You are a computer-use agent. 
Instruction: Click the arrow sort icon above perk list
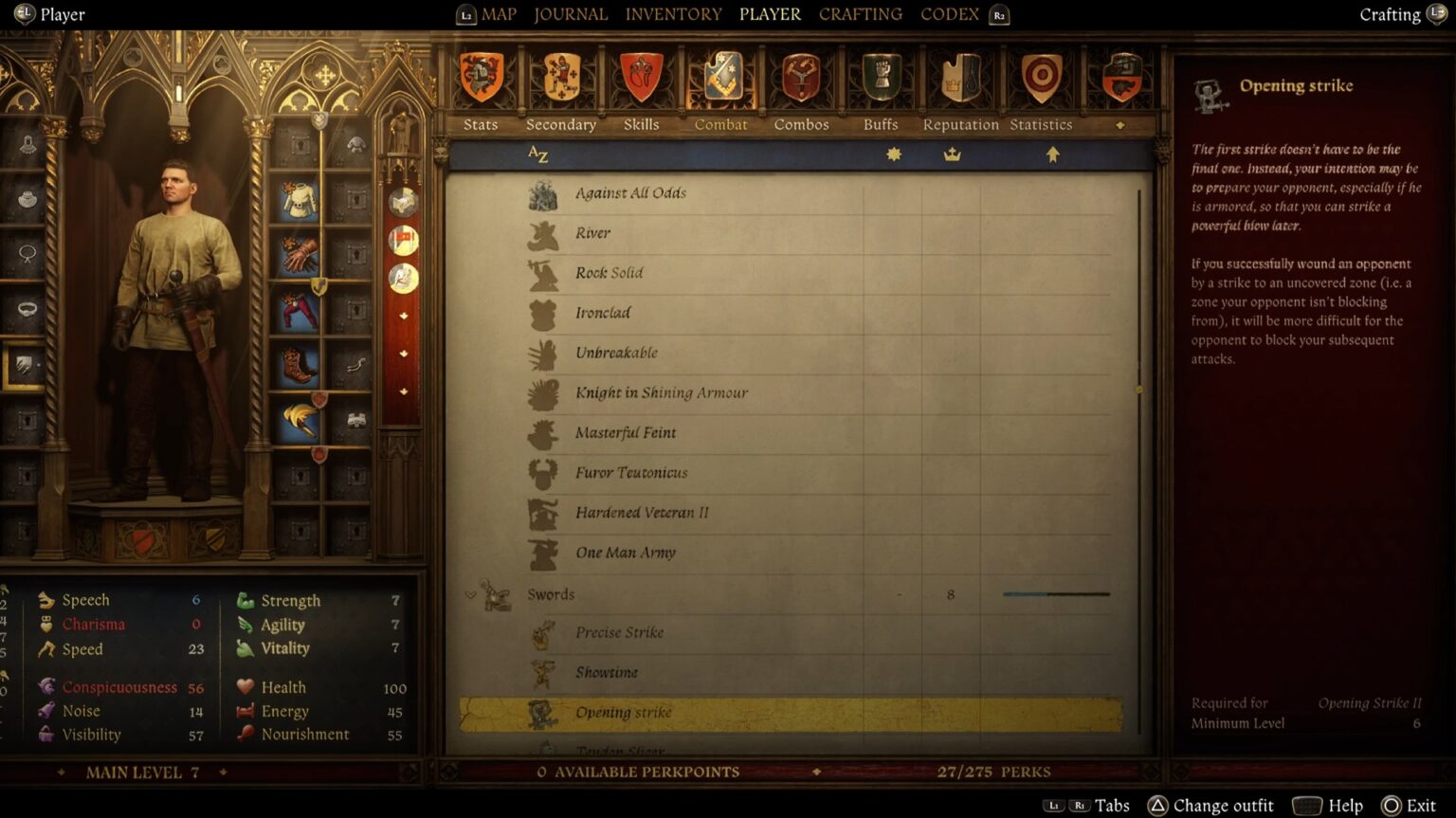pyautogui.click(x=1052, y=155)
